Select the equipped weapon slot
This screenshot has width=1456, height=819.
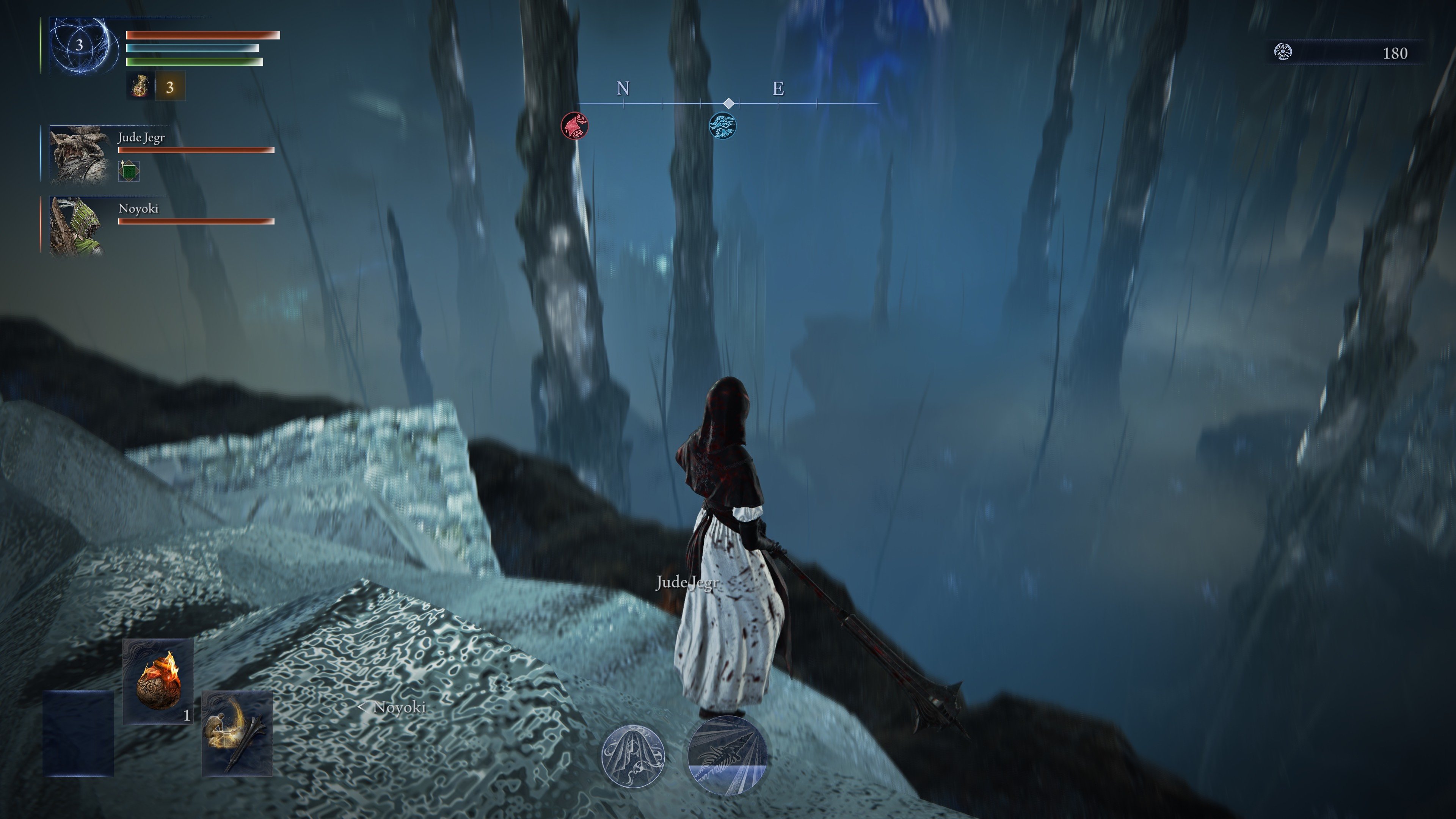coord(237,733)
